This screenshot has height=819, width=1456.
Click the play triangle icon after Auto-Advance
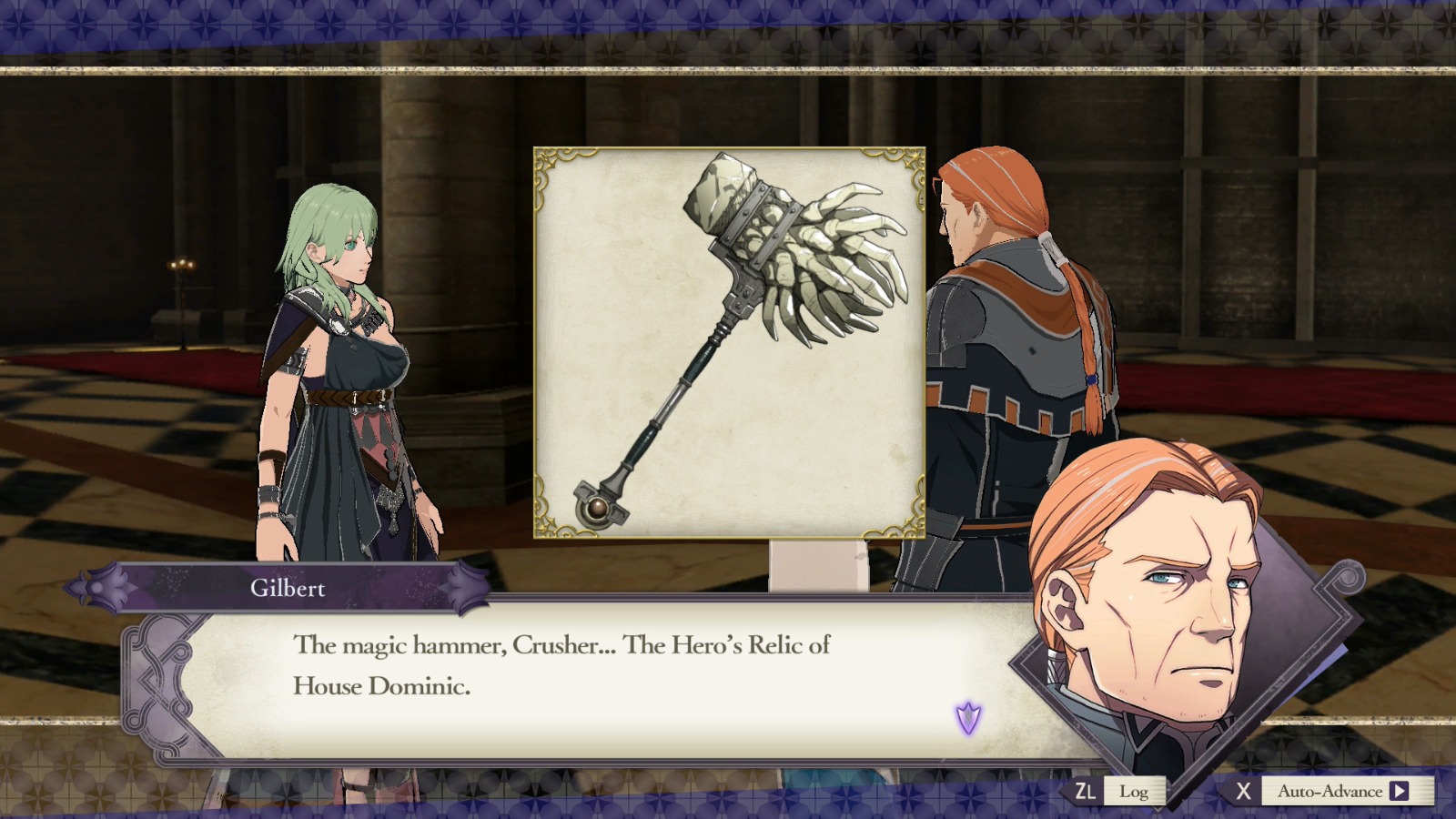coord(1400,791)
